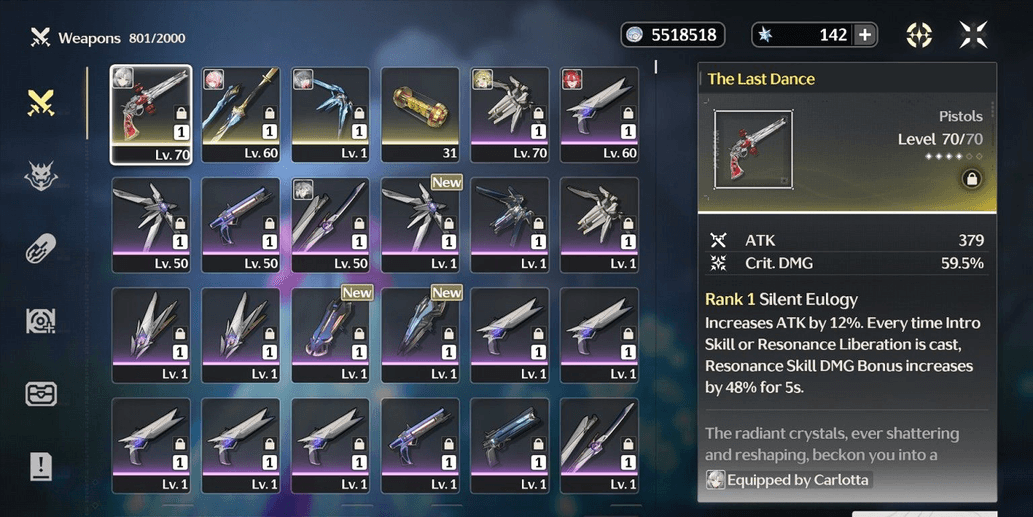Screen dimensions: 1033x517
Task: Add Astrite with the plus button
Action: click(865, 35)
